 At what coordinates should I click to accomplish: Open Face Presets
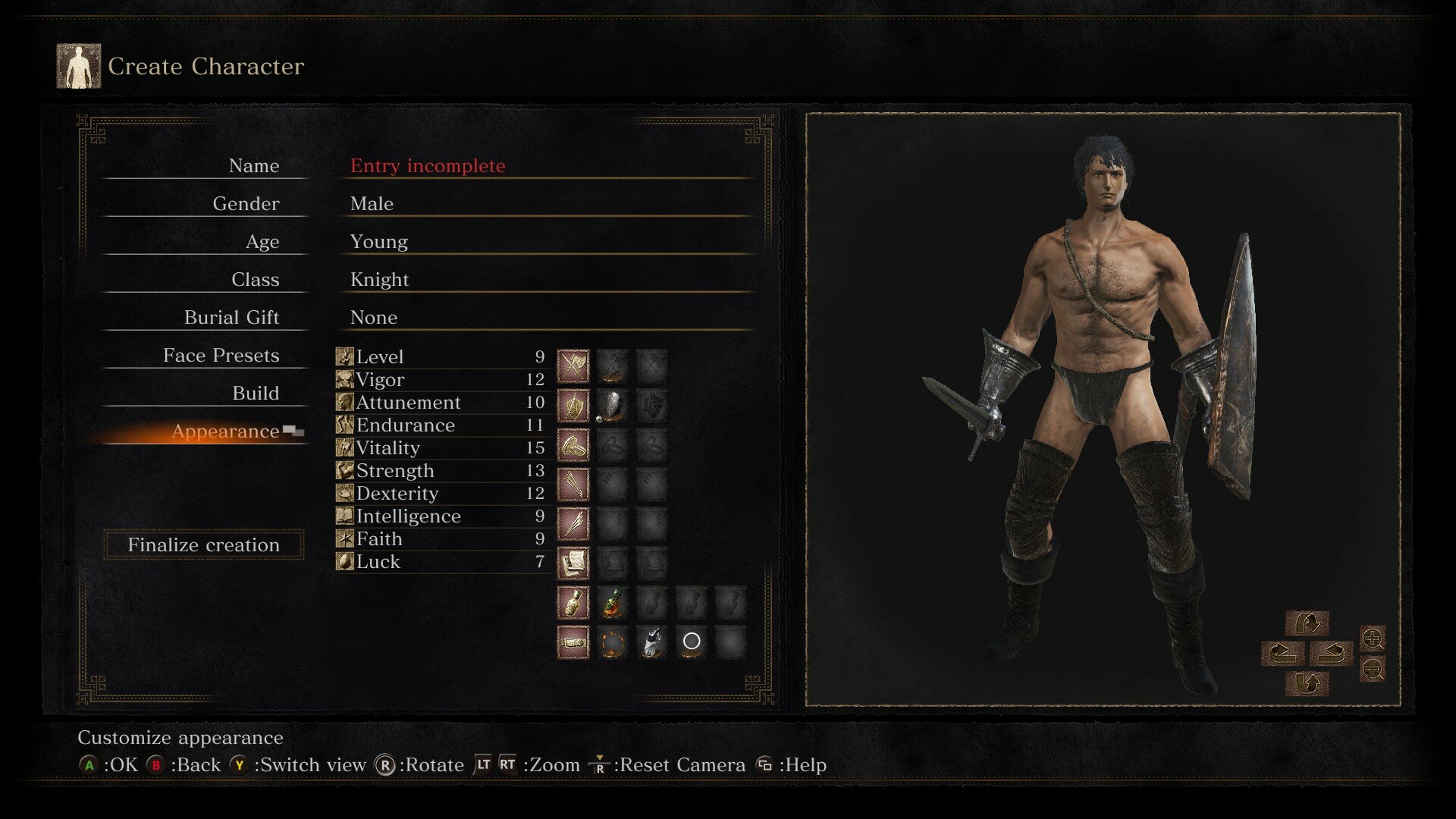pyautogui.click(x=221, y=356)
